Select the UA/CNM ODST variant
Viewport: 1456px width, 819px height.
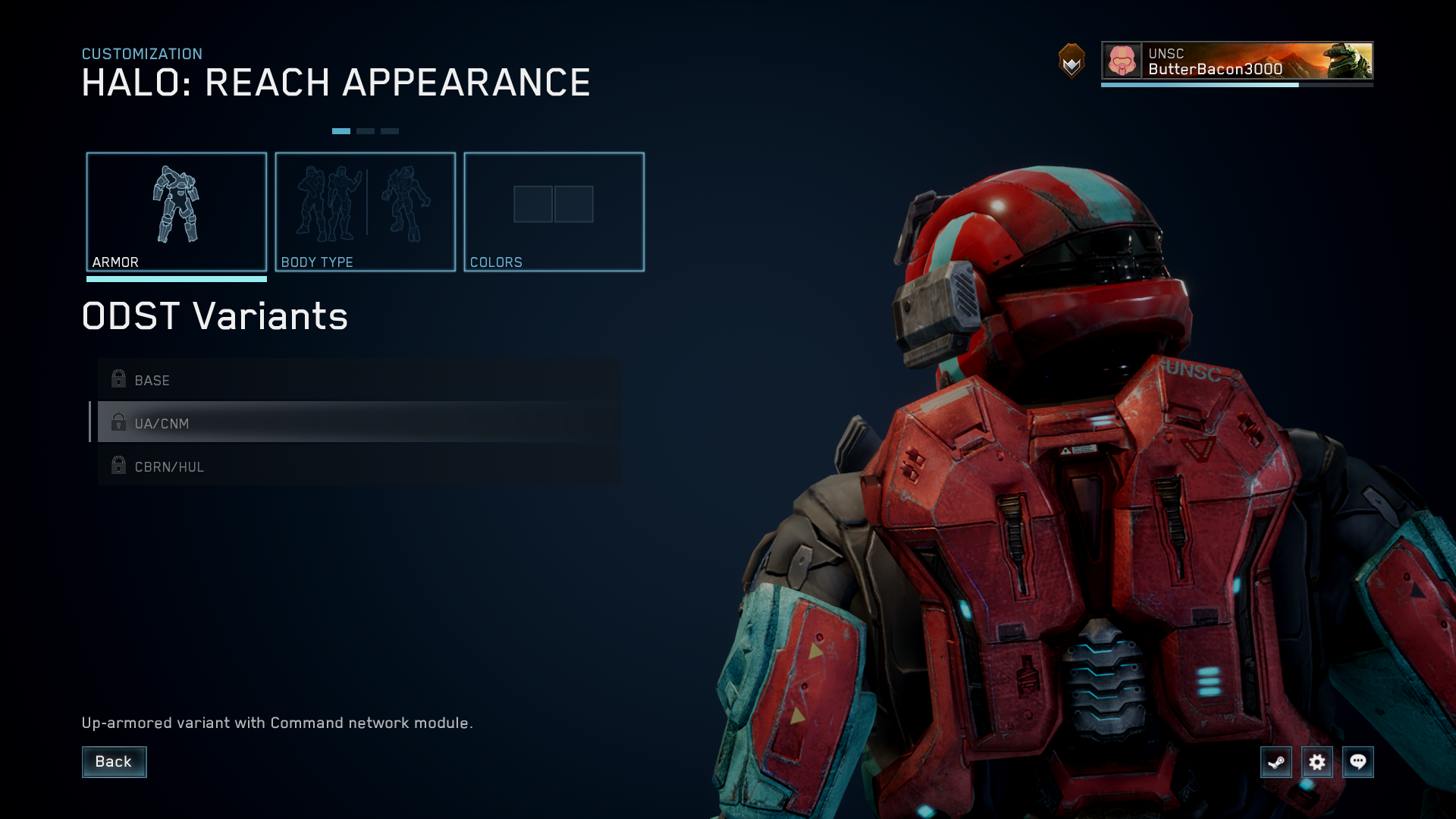(x=303, y=423)
